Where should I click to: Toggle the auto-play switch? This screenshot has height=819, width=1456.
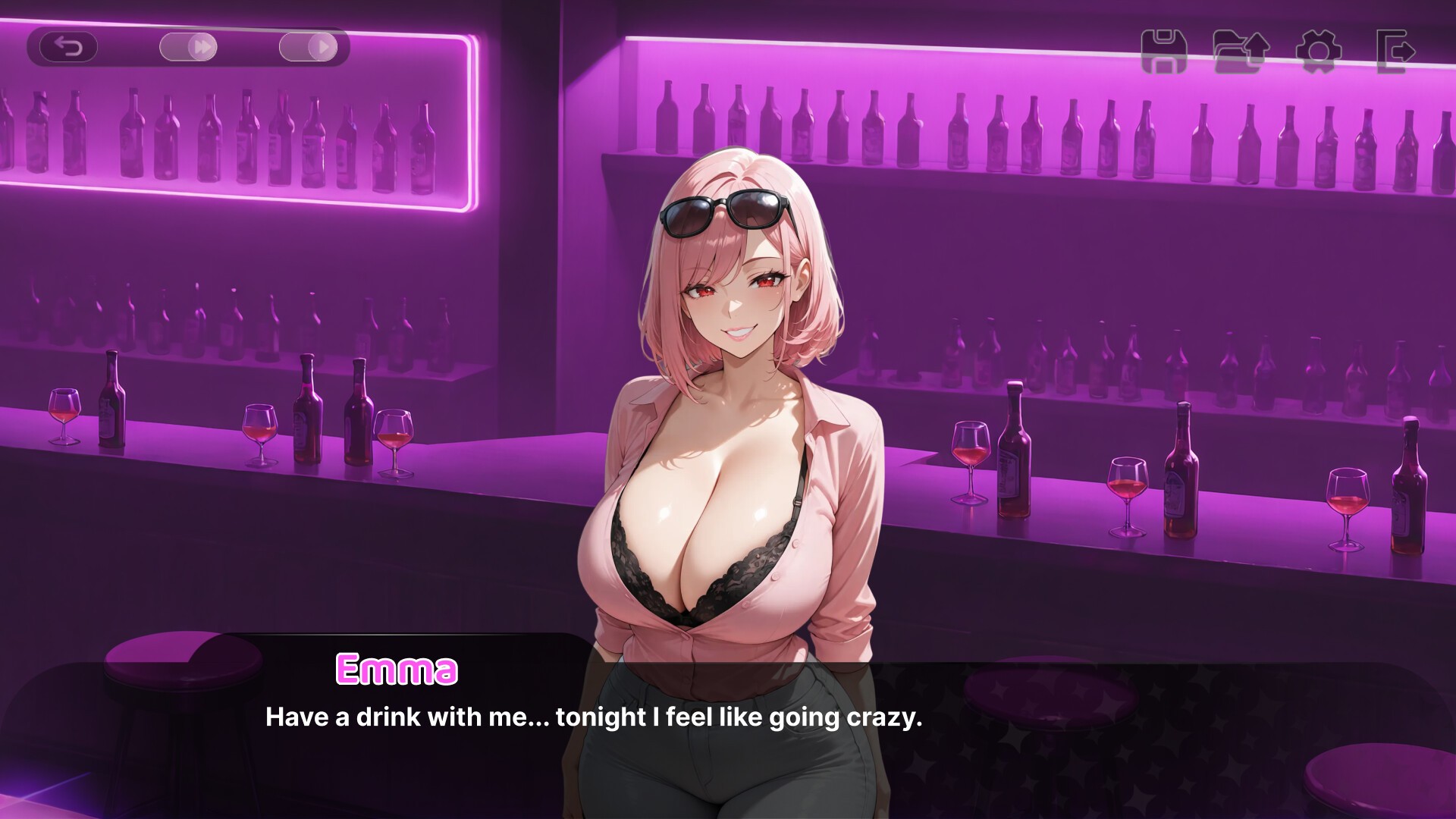pyautogui.click(x=308, y=48)
